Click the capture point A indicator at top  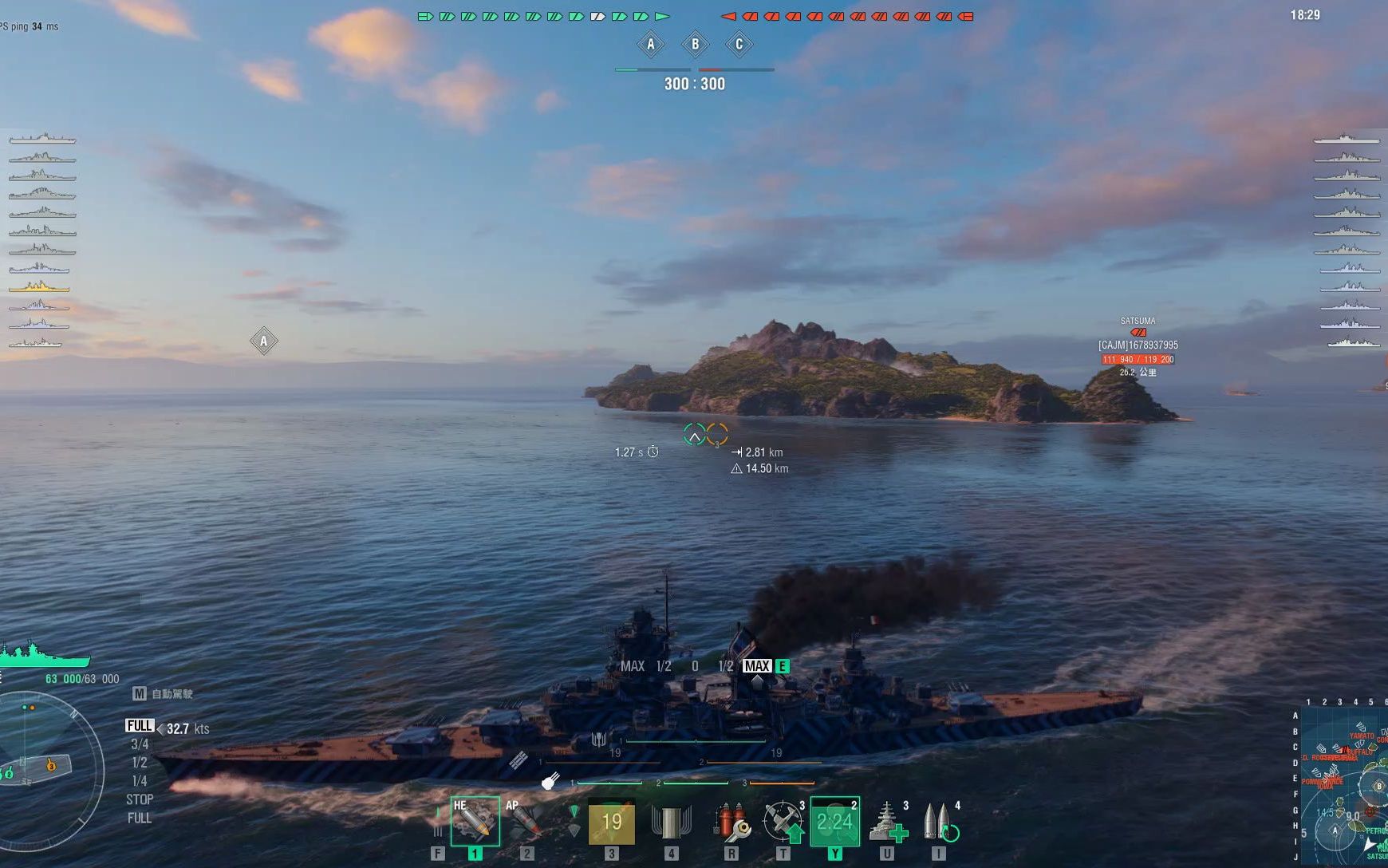click(x=651, y=45)
